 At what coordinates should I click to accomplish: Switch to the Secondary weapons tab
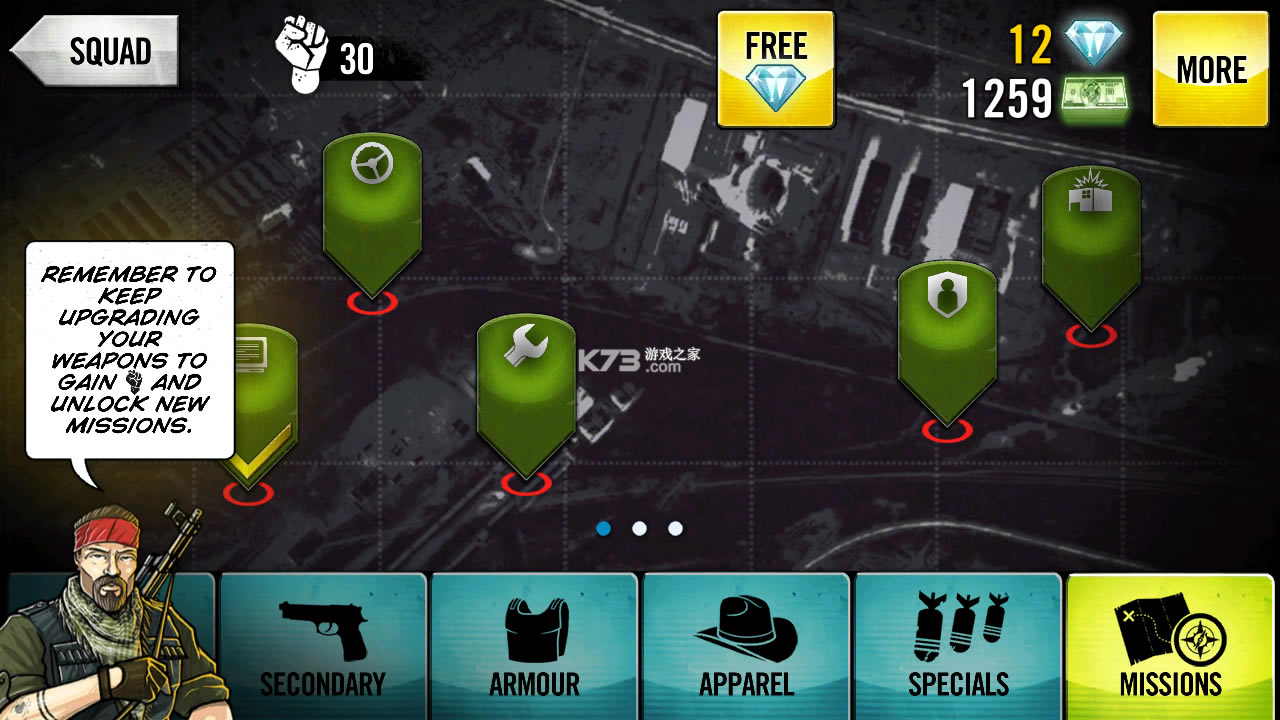[x=323, y=647]
